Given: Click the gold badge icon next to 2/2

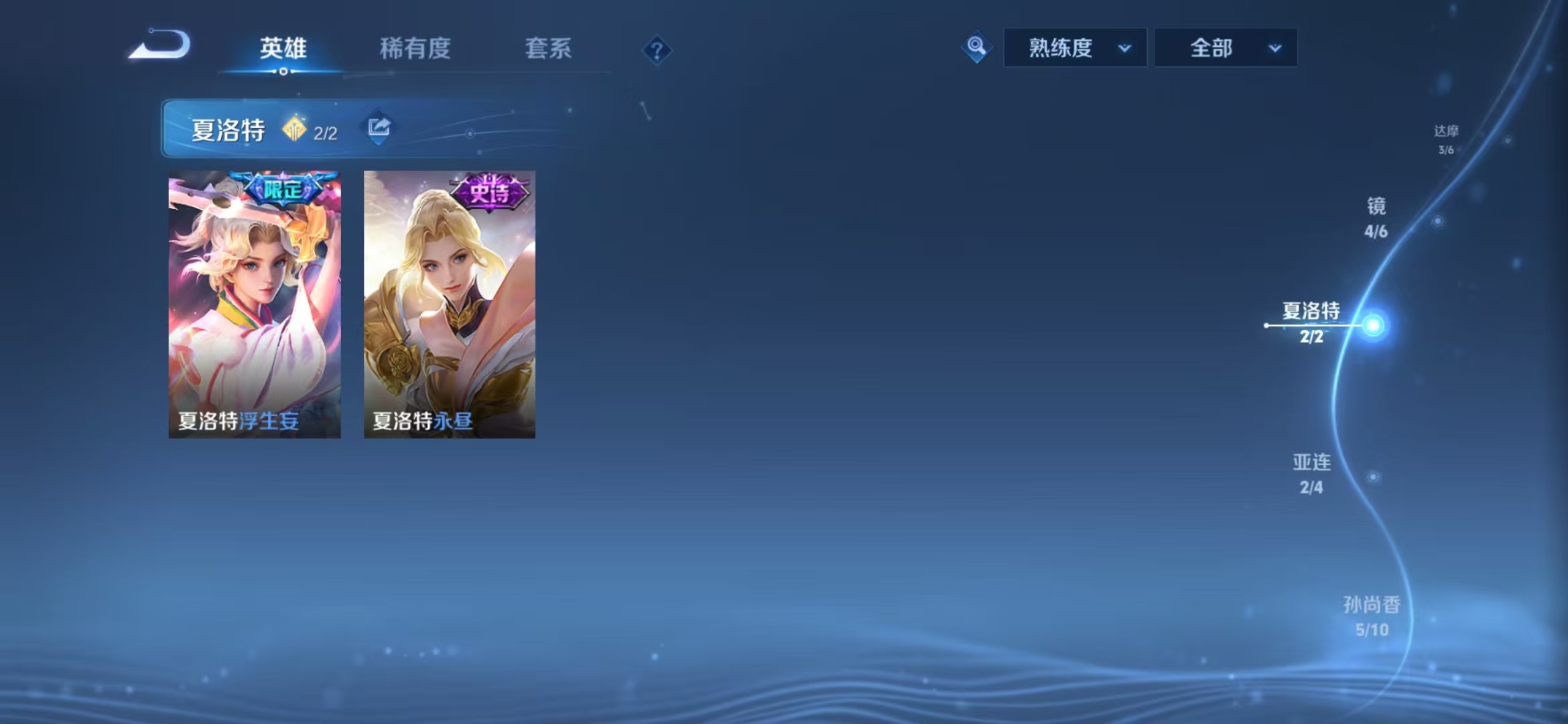Looking at the screenshot, I should tap(293, 128).
